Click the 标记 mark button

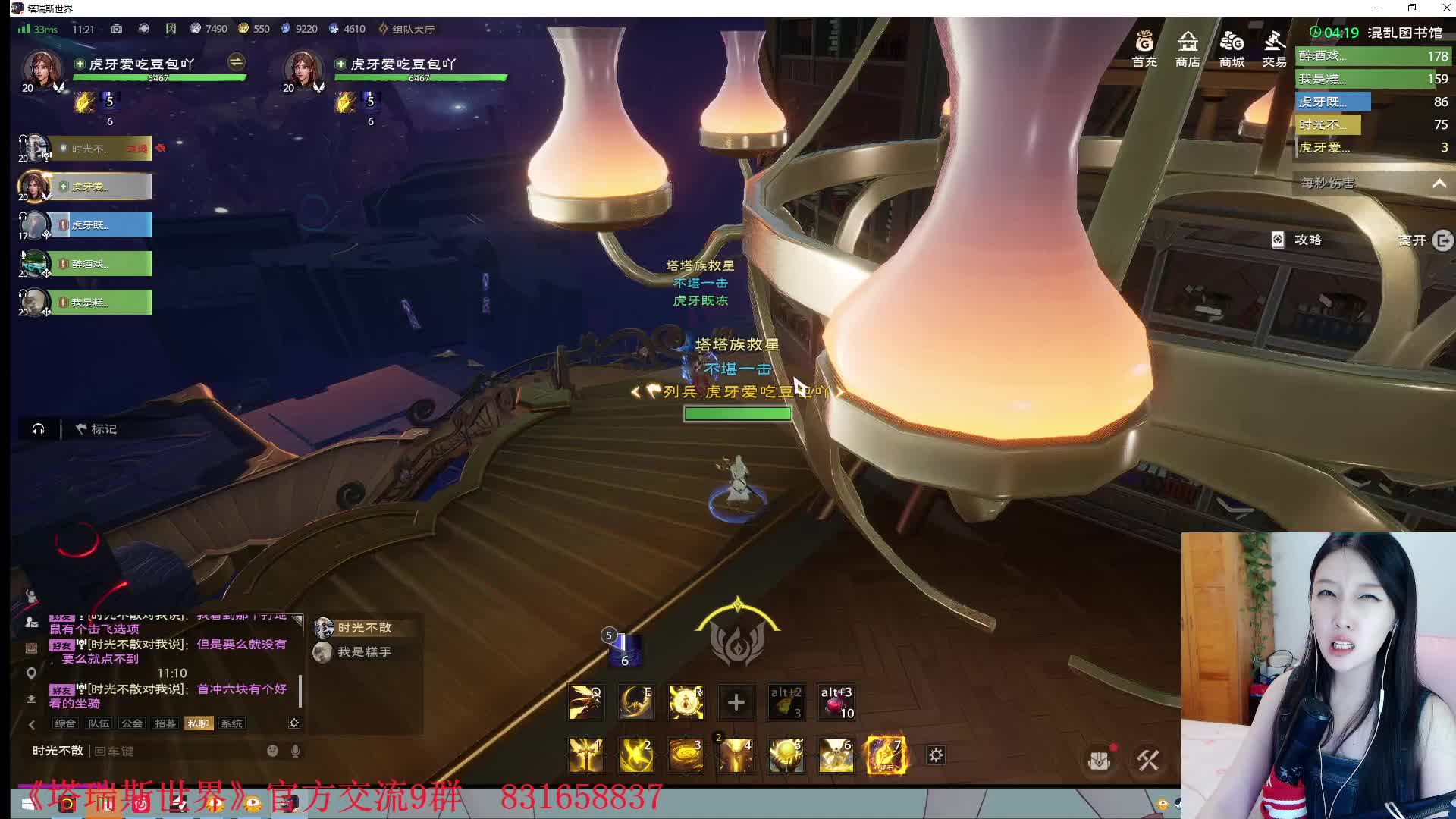point(96,429)
